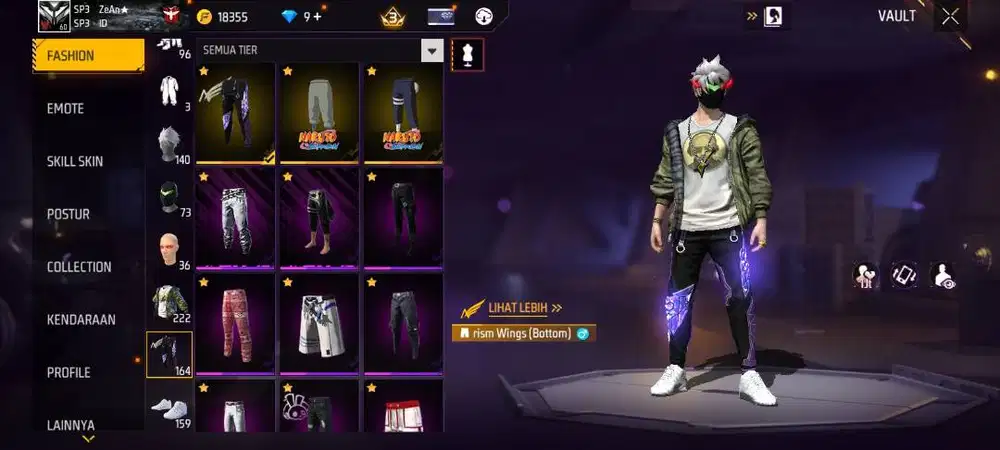Open the Lainnya tab
This screenshot has width=1000, height=450.
pyautogui.click(x=88, y=425)
